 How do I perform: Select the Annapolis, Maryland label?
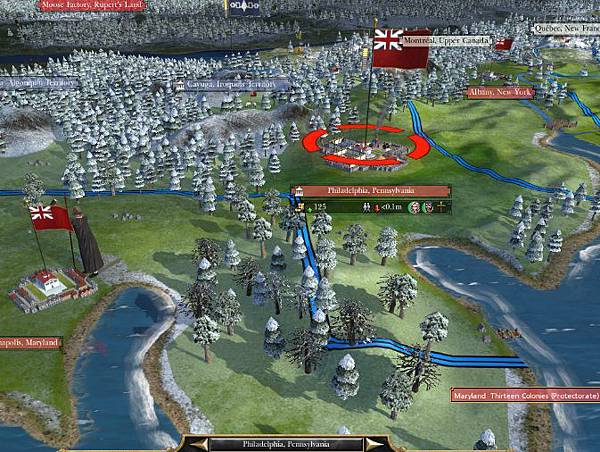30,342
